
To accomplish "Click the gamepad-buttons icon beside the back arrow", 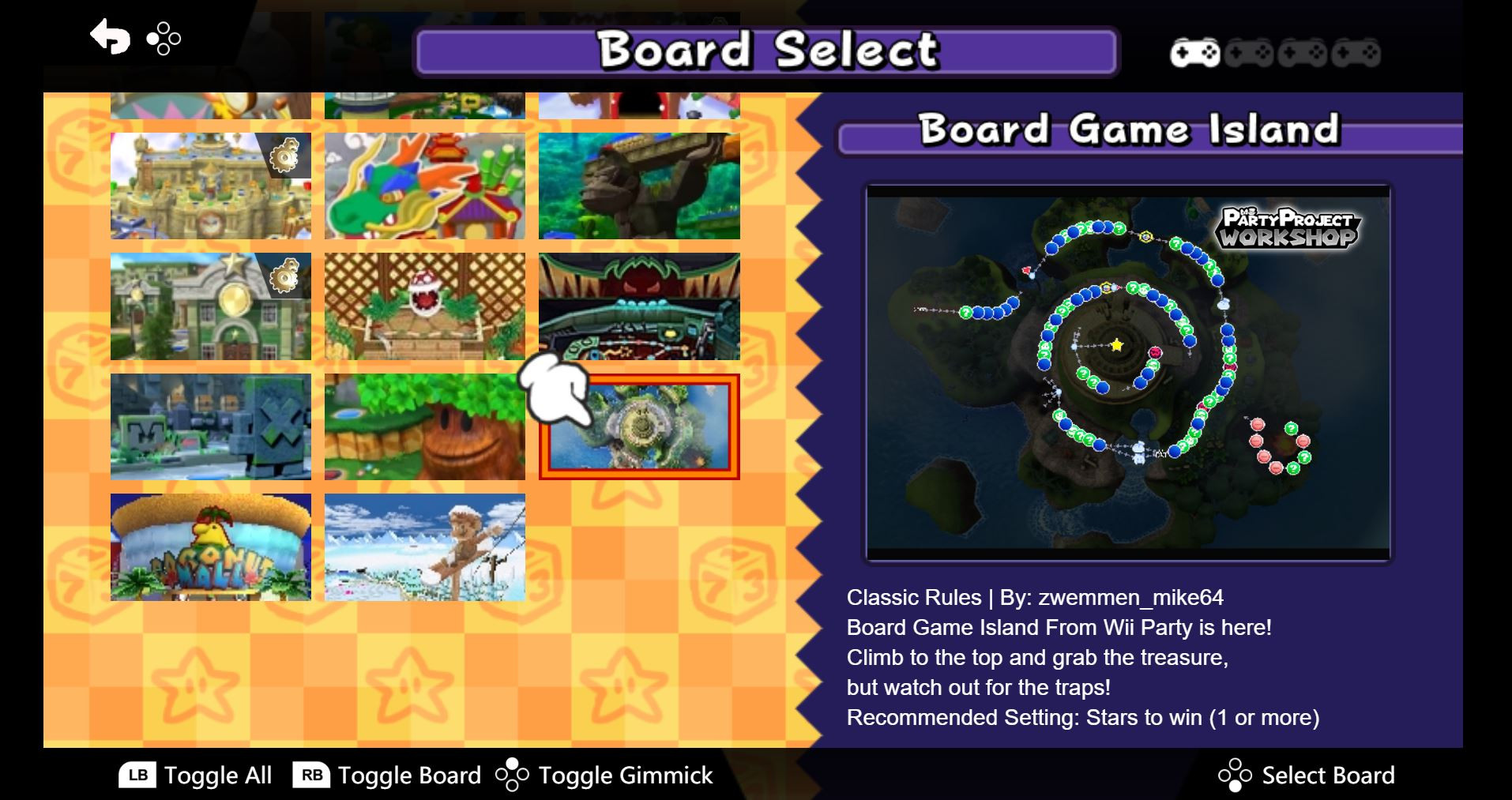I will click(x=164, y=38).
